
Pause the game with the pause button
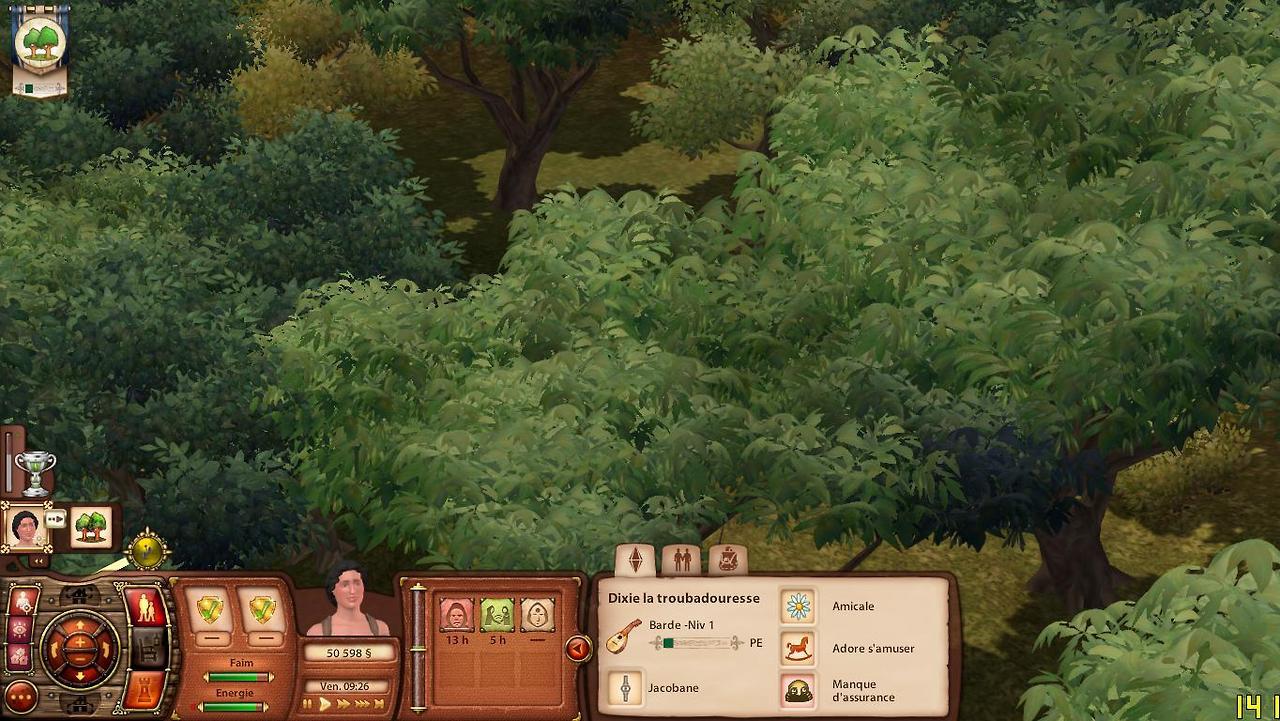click(x=307, y=704)
